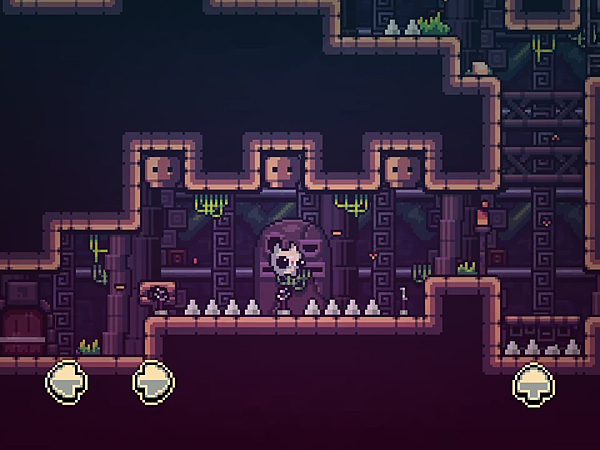The height and width of the screenshot is (450, 600).
Task: Tap the move left arrow button
Action: [67, 381]
